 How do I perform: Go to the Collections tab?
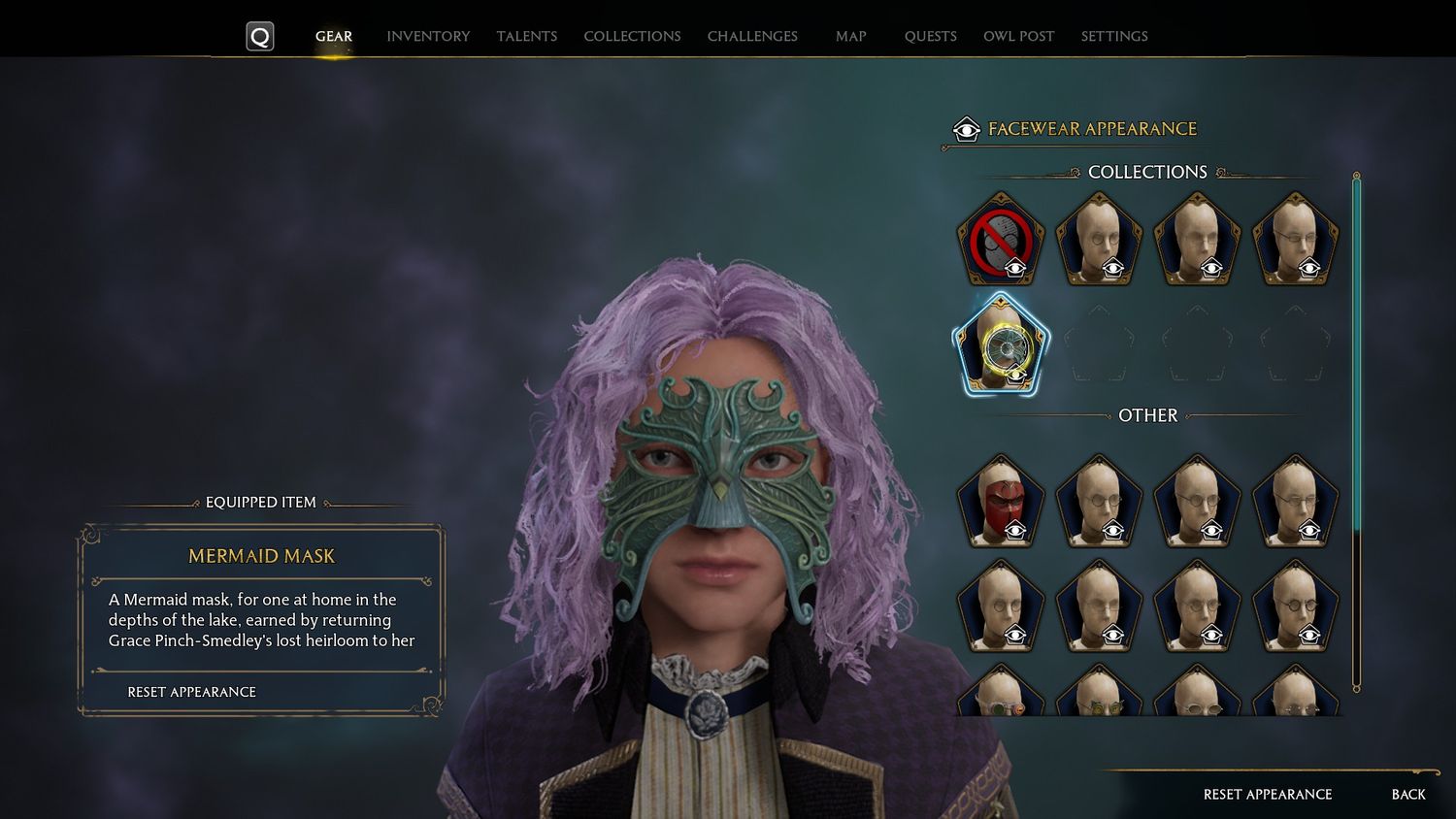[x=632, y=36]
